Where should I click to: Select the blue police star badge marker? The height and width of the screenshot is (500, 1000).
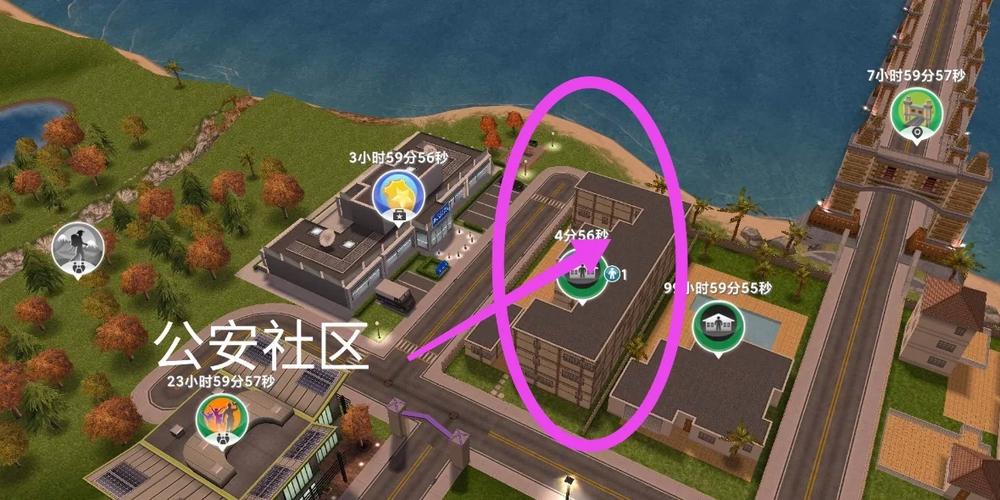point(397,194)
